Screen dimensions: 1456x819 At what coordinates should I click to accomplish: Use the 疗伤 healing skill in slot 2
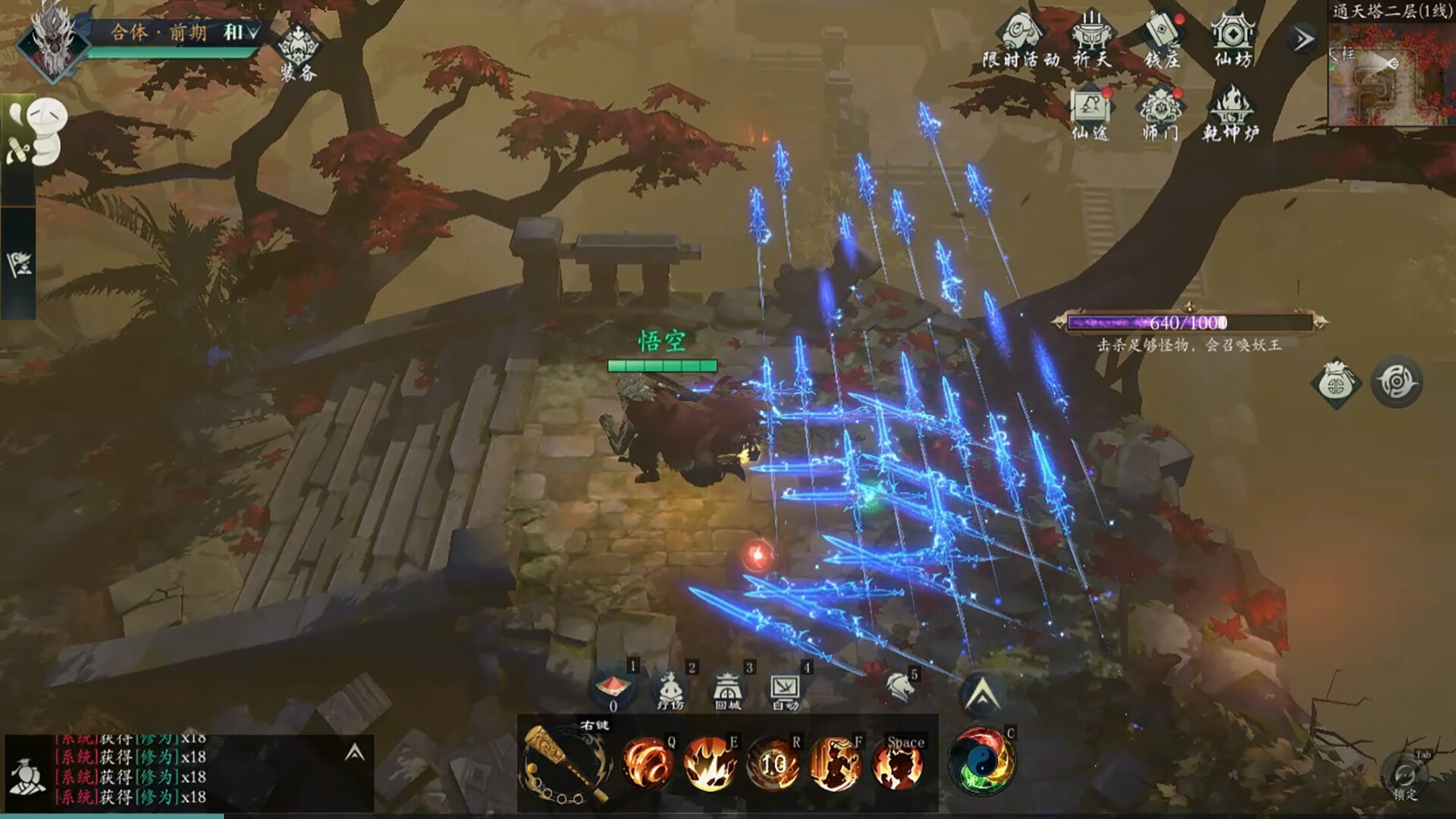click(670, 689)
